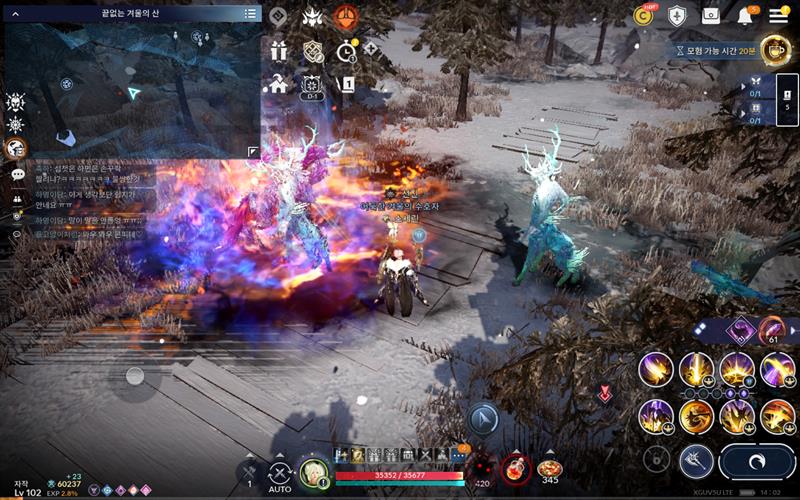Viewport: 800px width, 500px height.
Task: Open the chat speech bubble
Action: 17,174
